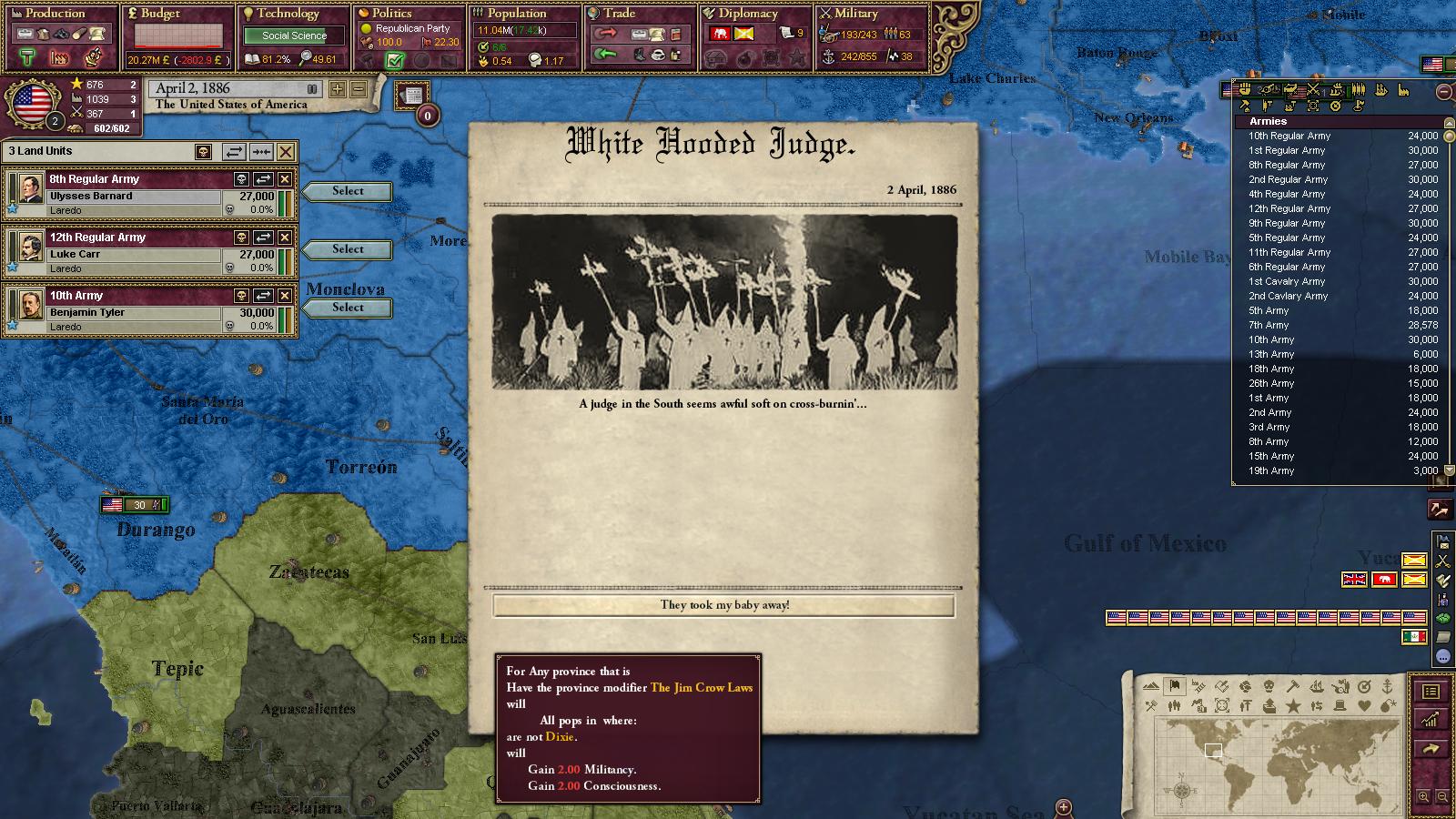
Task: Increase game speed with the plus button
Action: pyautogui.click(x=338, y=89)
